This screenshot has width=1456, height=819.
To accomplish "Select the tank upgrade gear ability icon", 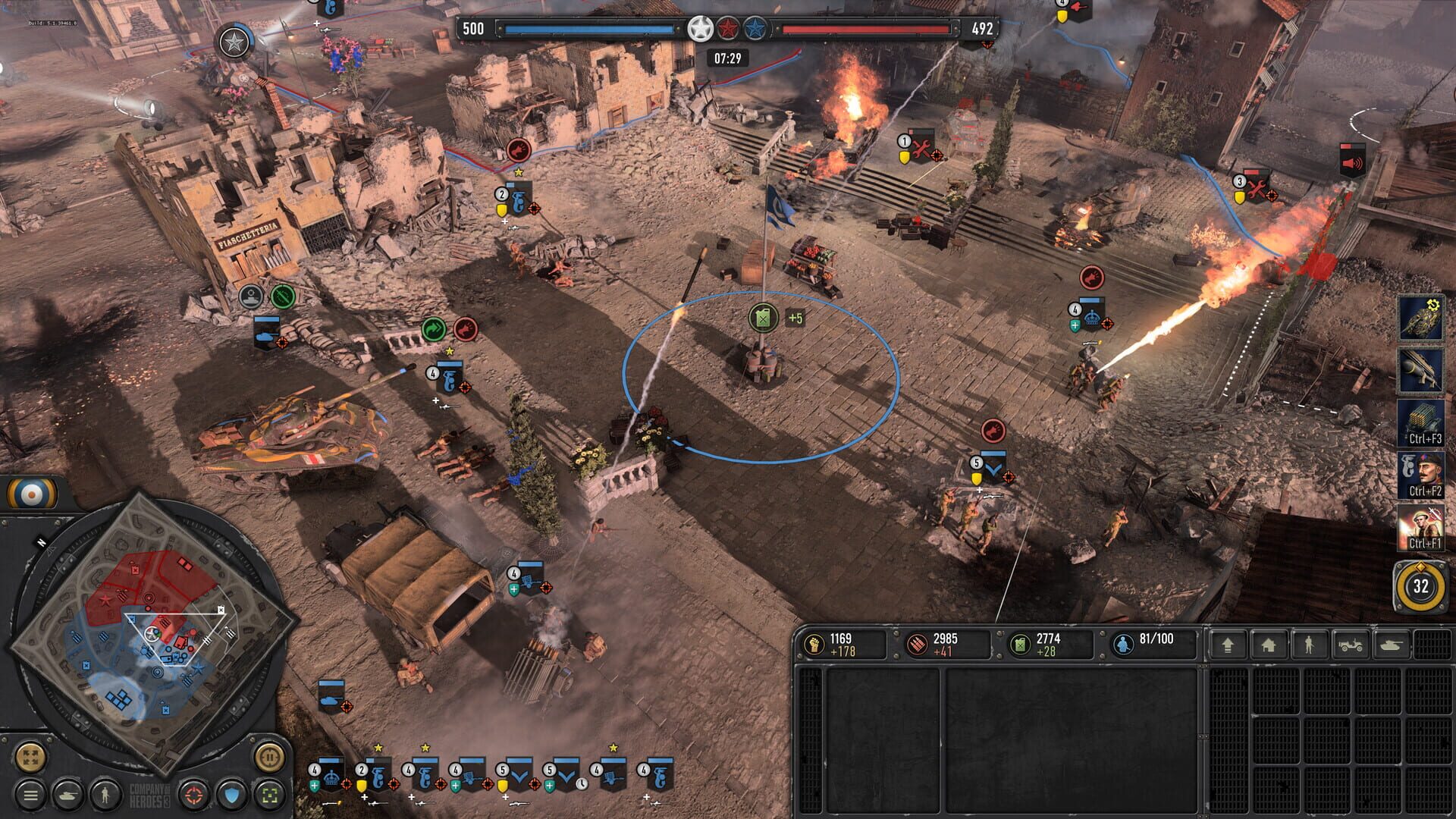I will tap(1422, 318).
